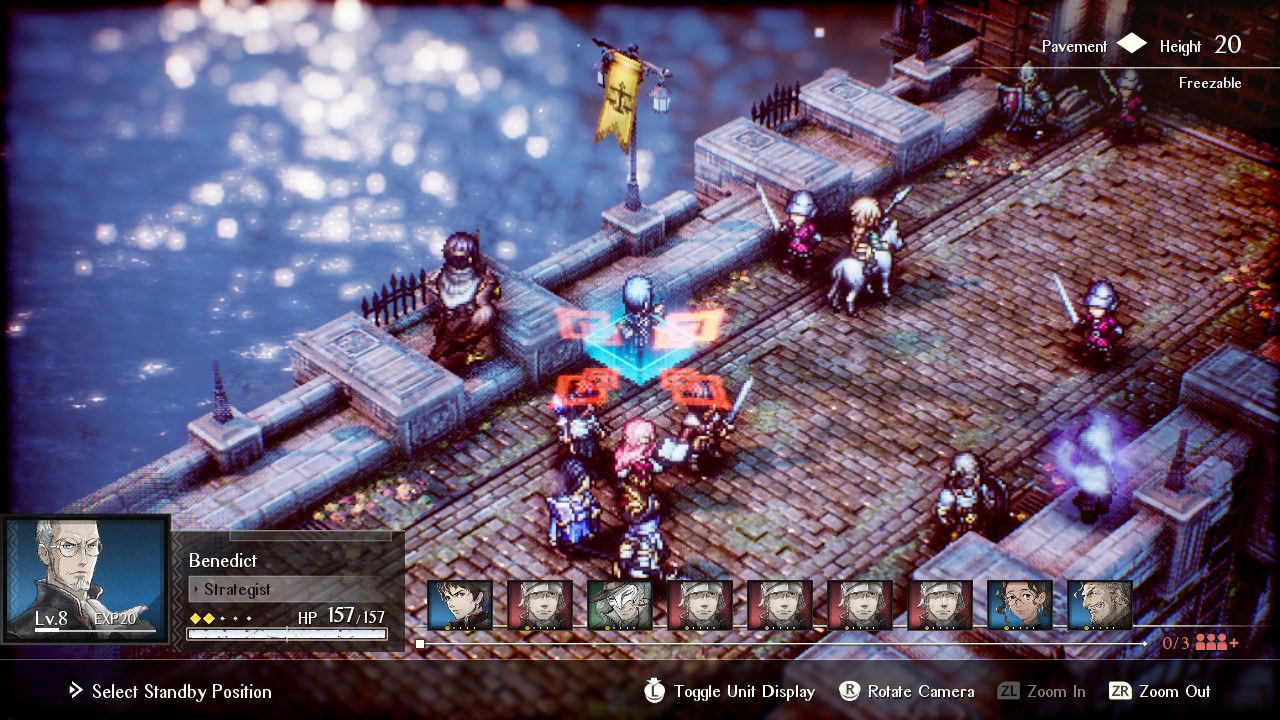Click the bearded man's turn order portrait

pyautogui.click(x=1100, y=606)
